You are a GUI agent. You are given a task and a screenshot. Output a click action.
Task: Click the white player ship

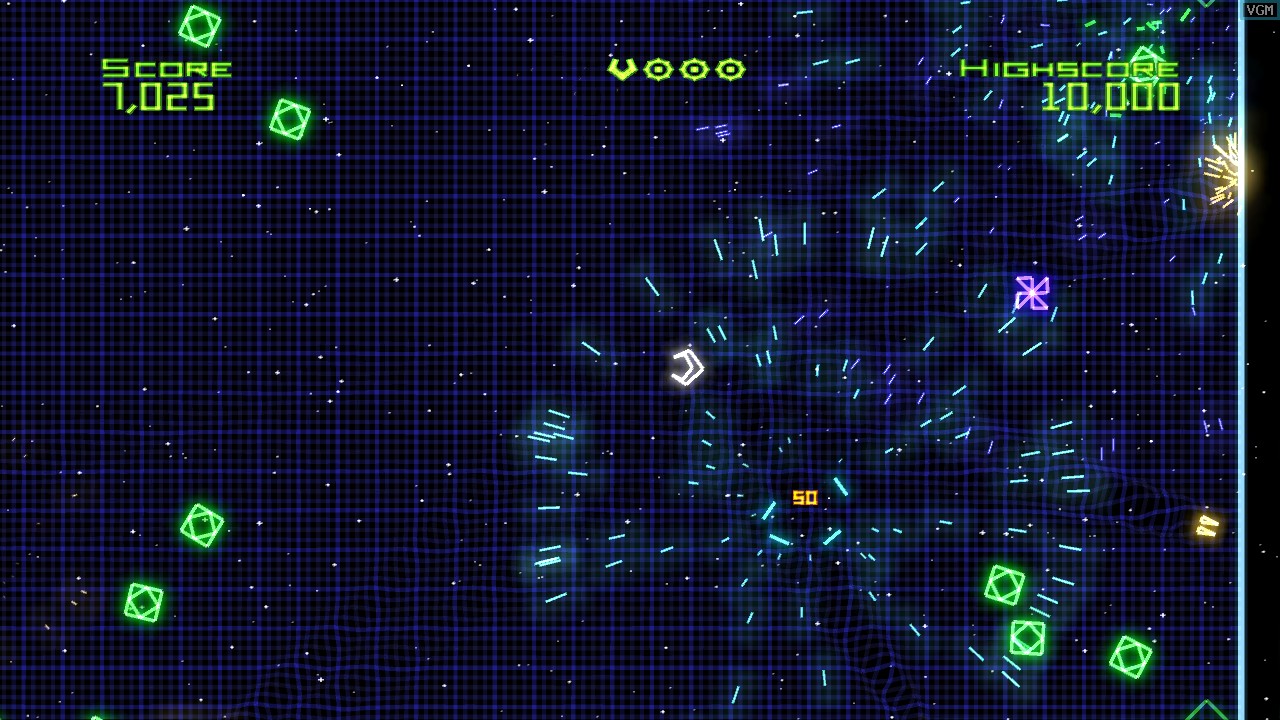(x=688, y=367)
